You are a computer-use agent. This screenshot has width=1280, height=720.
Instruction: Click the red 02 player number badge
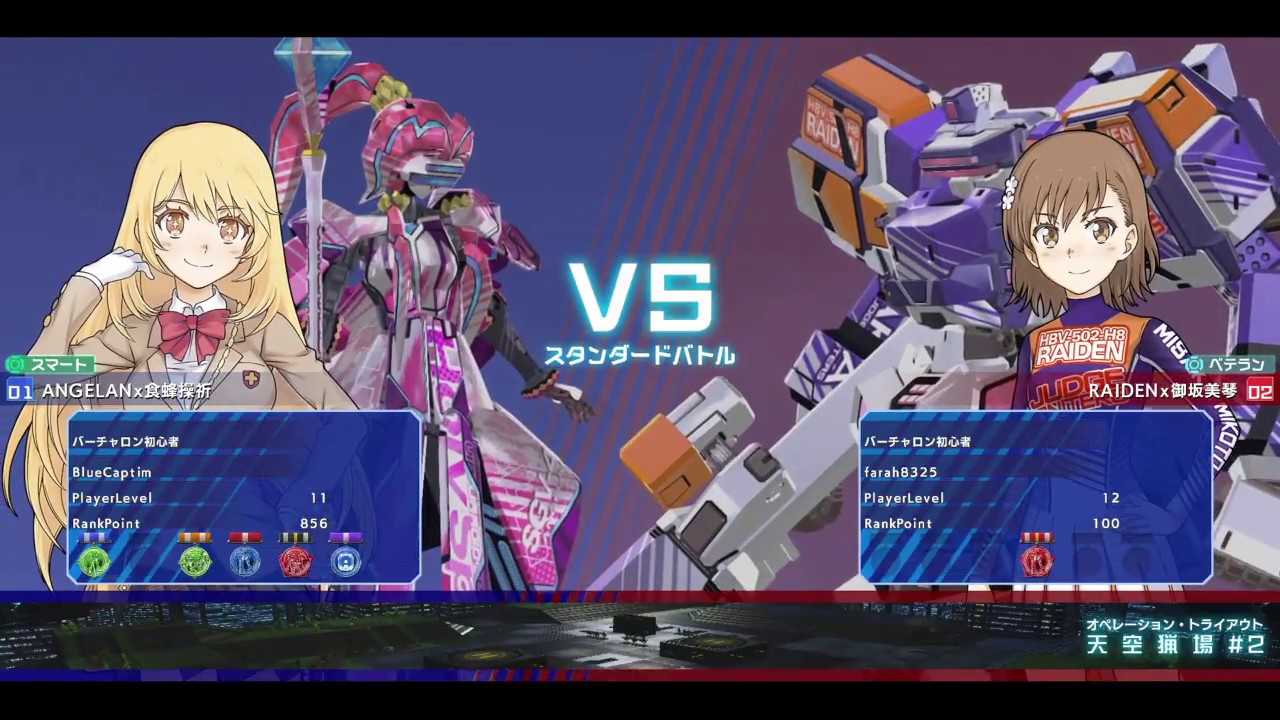[1262, 392]
